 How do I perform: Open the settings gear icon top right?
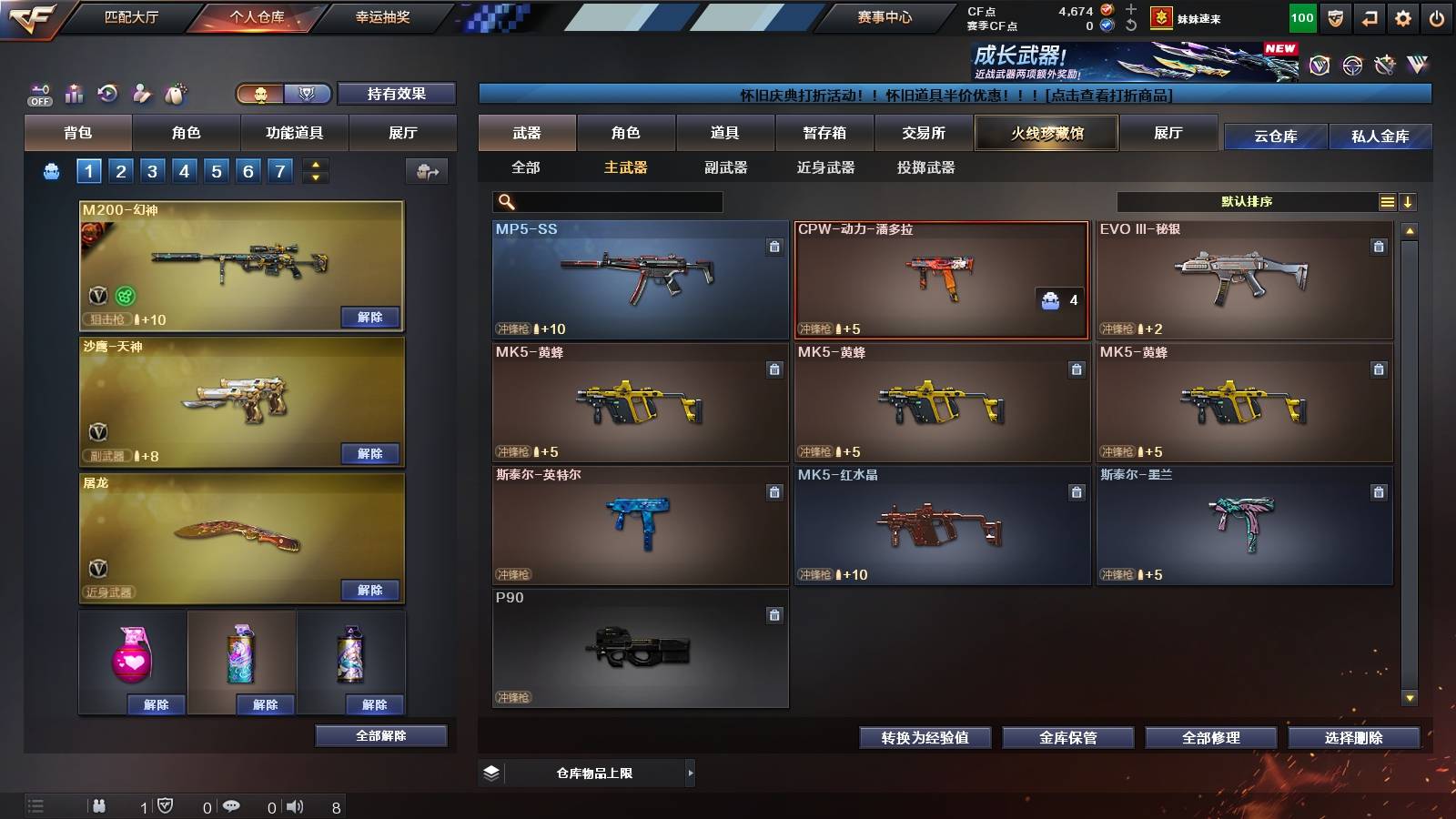[1404, 16]
